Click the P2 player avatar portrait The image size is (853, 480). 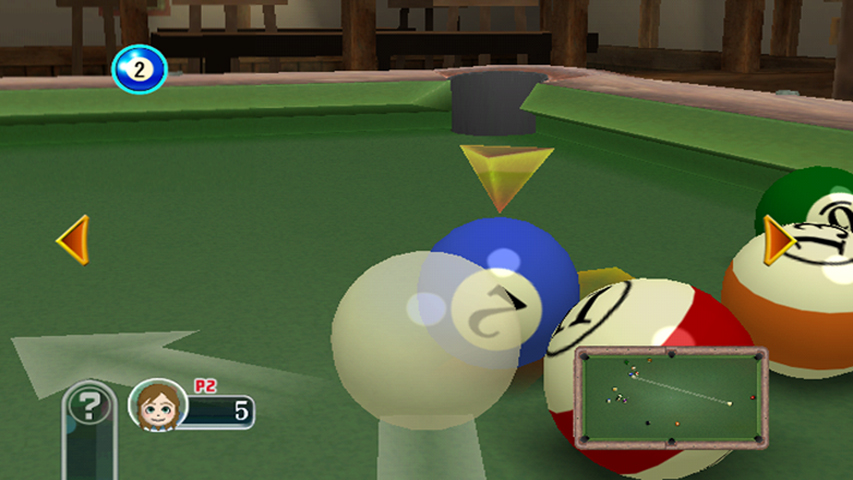158,405
